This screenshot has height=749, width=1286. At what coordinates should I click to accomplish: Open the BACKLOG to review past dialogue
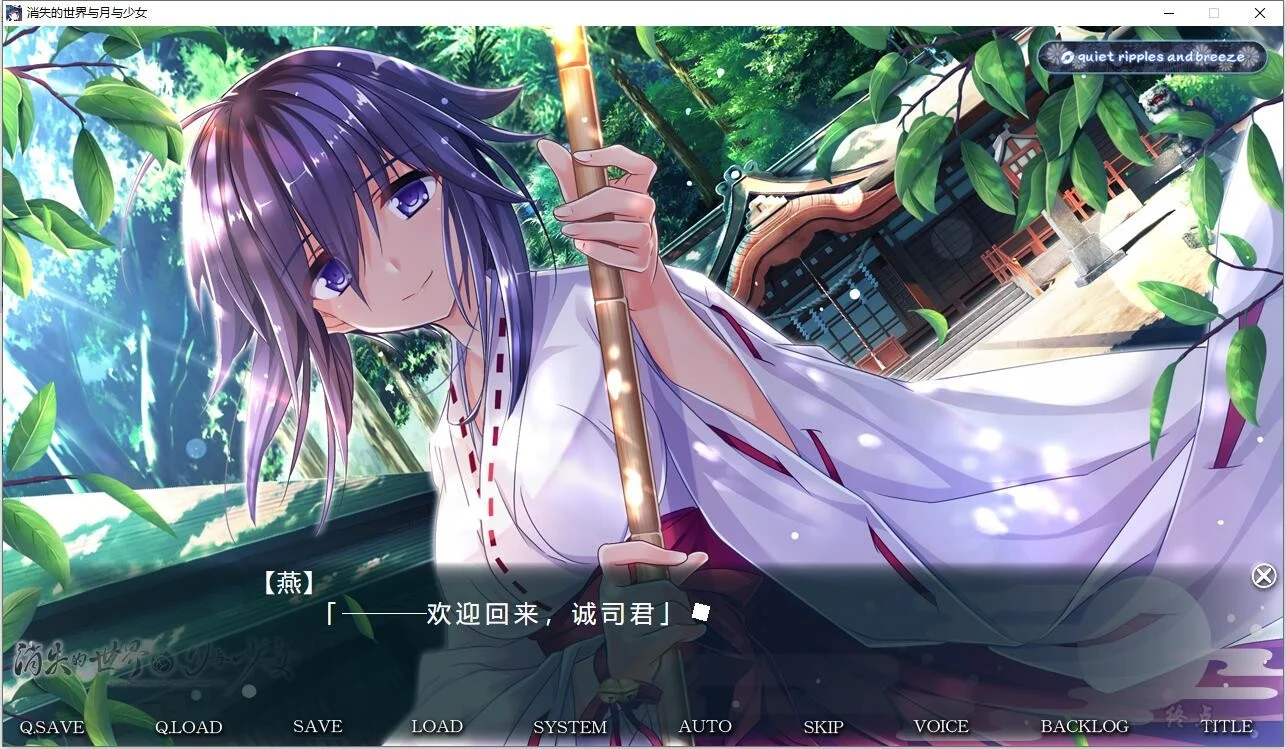(1083, 725)
